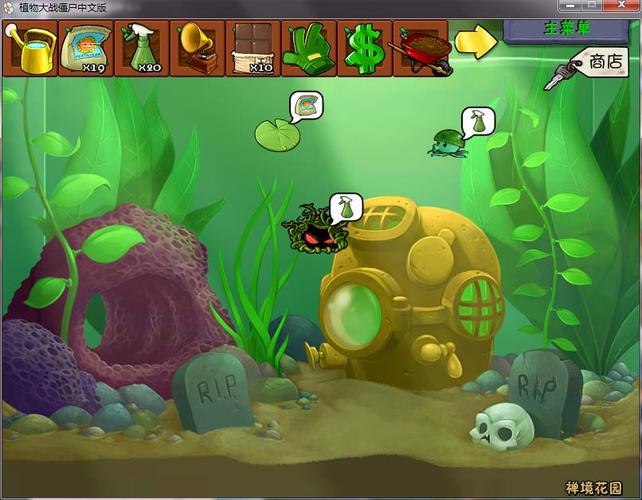
Task: Pick the chocolate bar item
Action: click(x=254, y=48)
